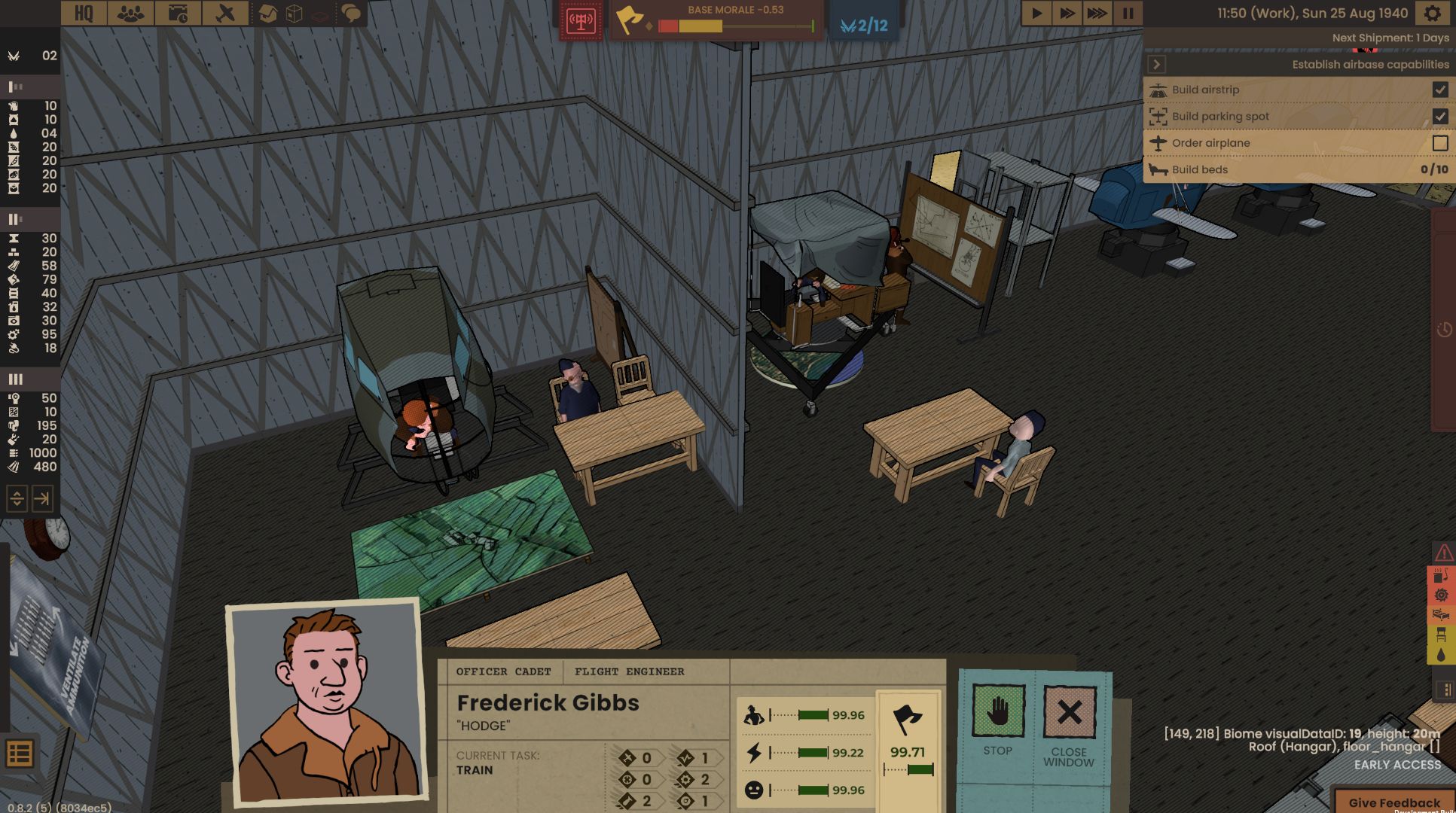Set game speed to triple fast-forward
The width and height of the screenshot is (1456, 813).
tap(1097, 13)
